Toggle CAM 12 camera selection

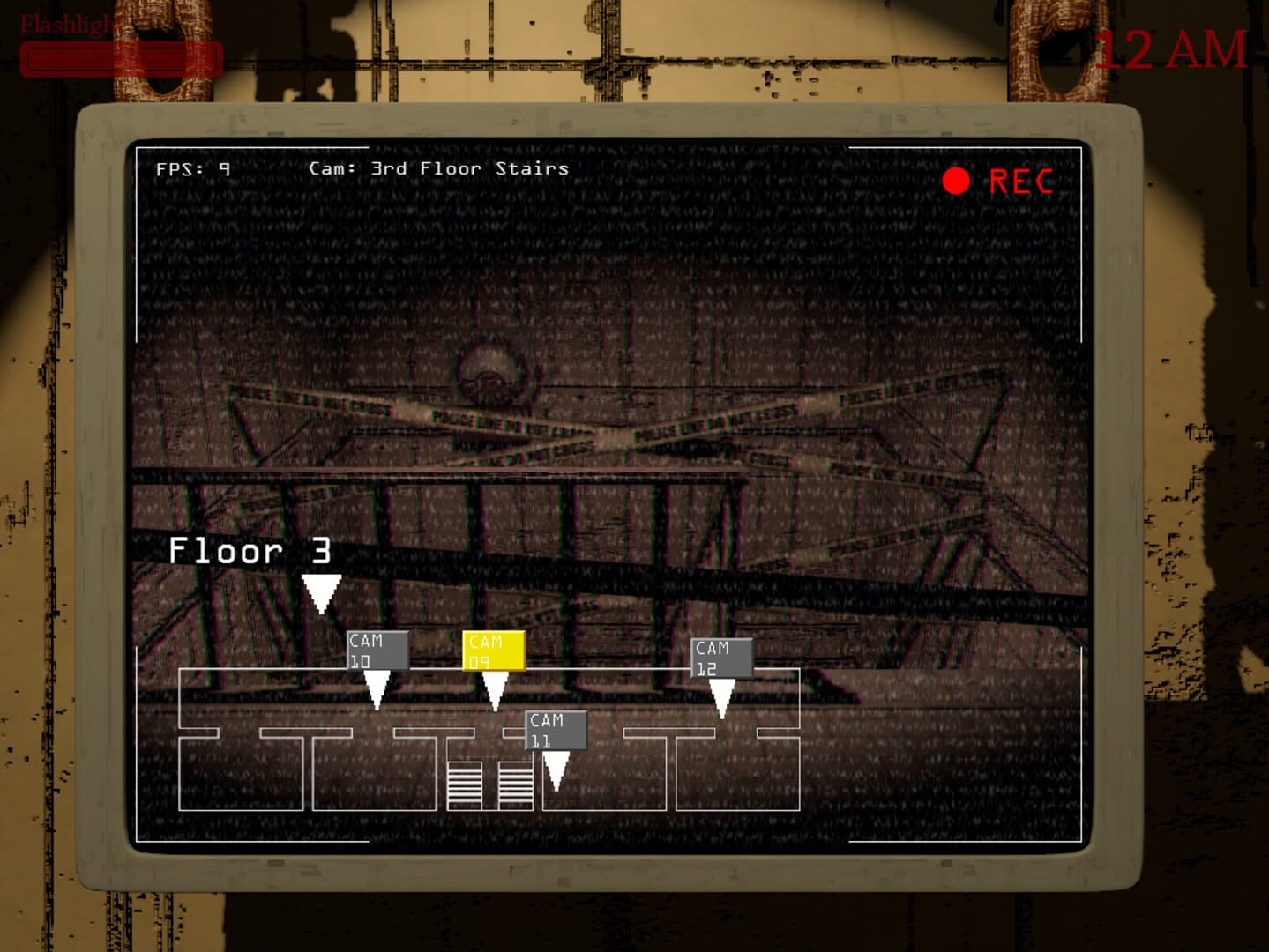[x=720, y=656]
